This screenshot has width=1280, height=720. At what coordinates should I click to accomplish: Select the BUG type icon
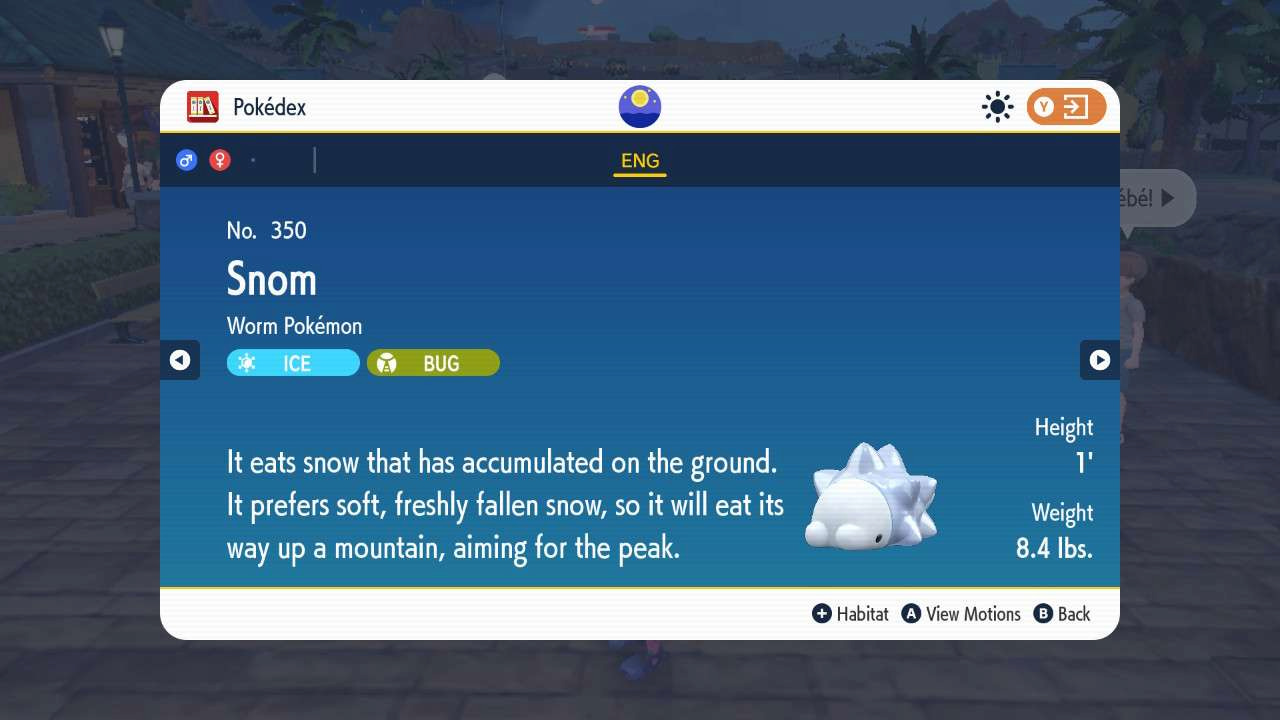387,362
